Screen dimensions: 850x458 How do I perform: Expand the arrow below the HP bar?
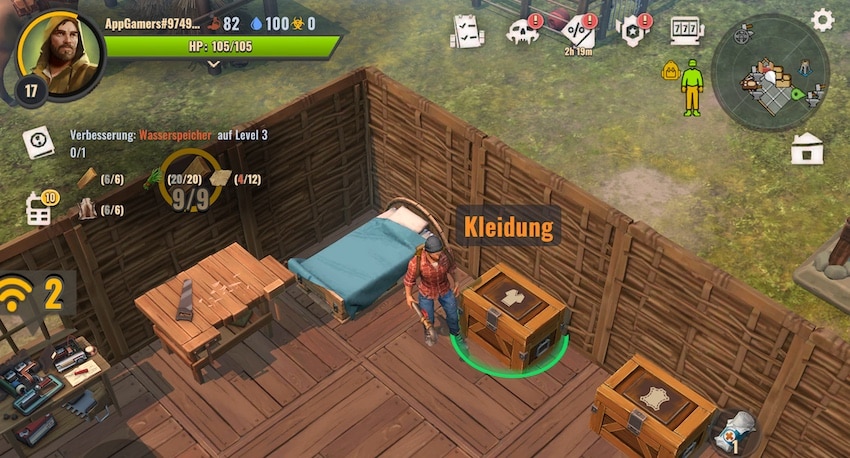(213, 64)
